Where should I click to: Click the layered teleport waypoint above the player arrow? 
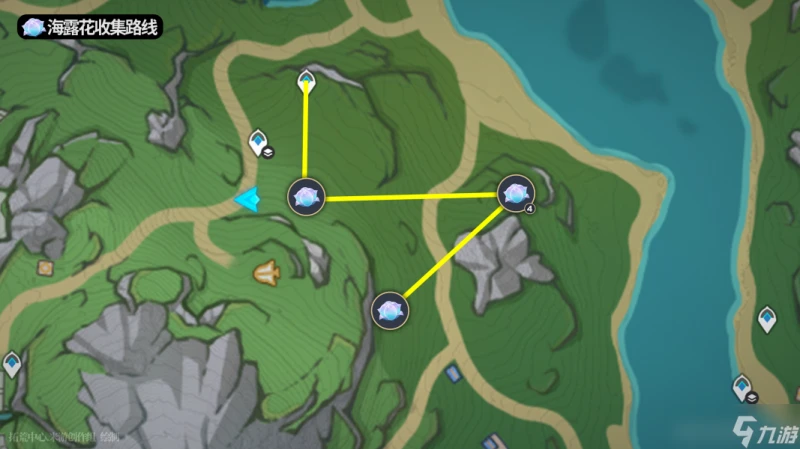259,142
